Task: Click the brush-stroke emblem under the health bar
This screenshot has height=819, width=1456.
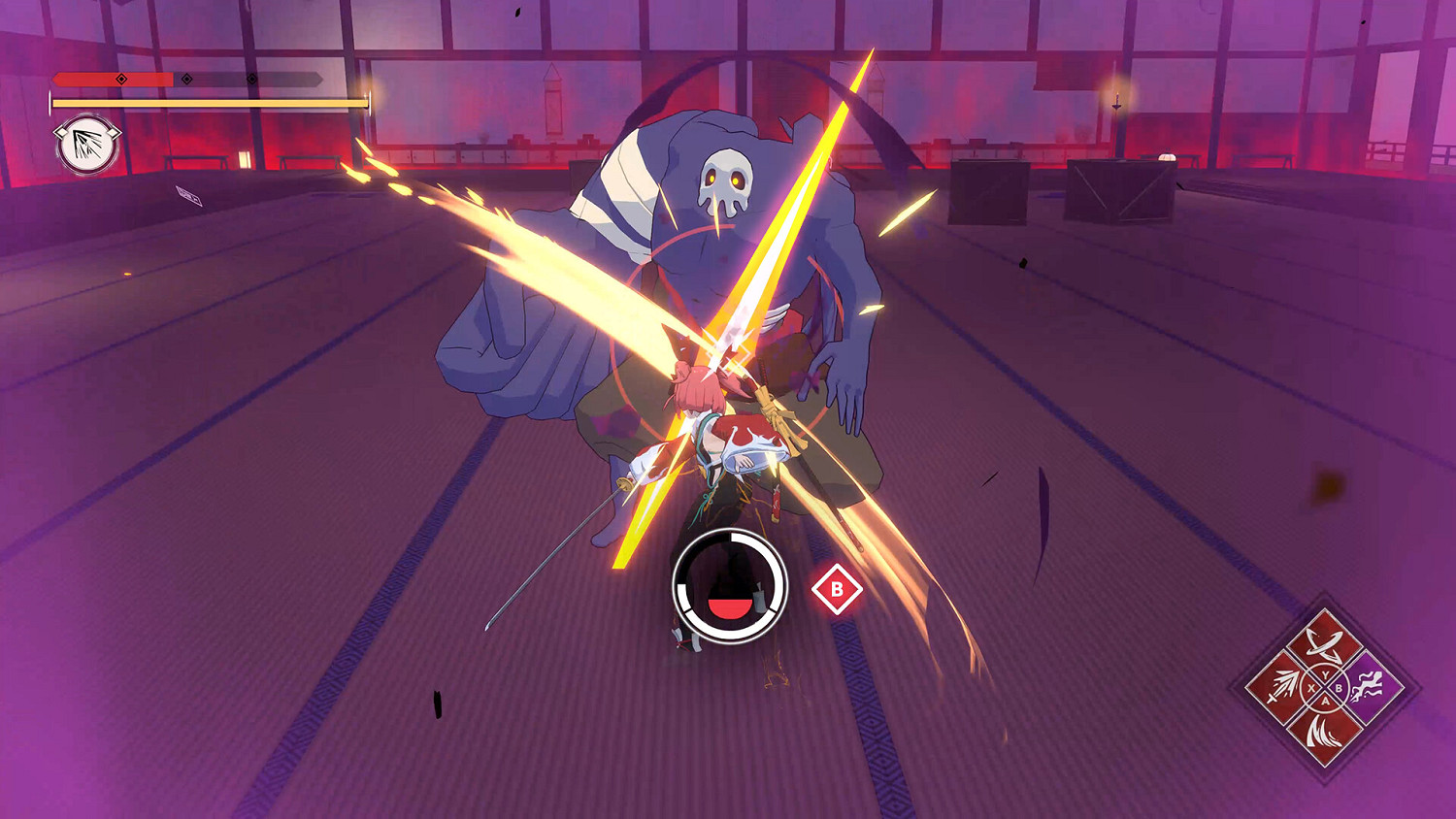Action: coord(85,145)
